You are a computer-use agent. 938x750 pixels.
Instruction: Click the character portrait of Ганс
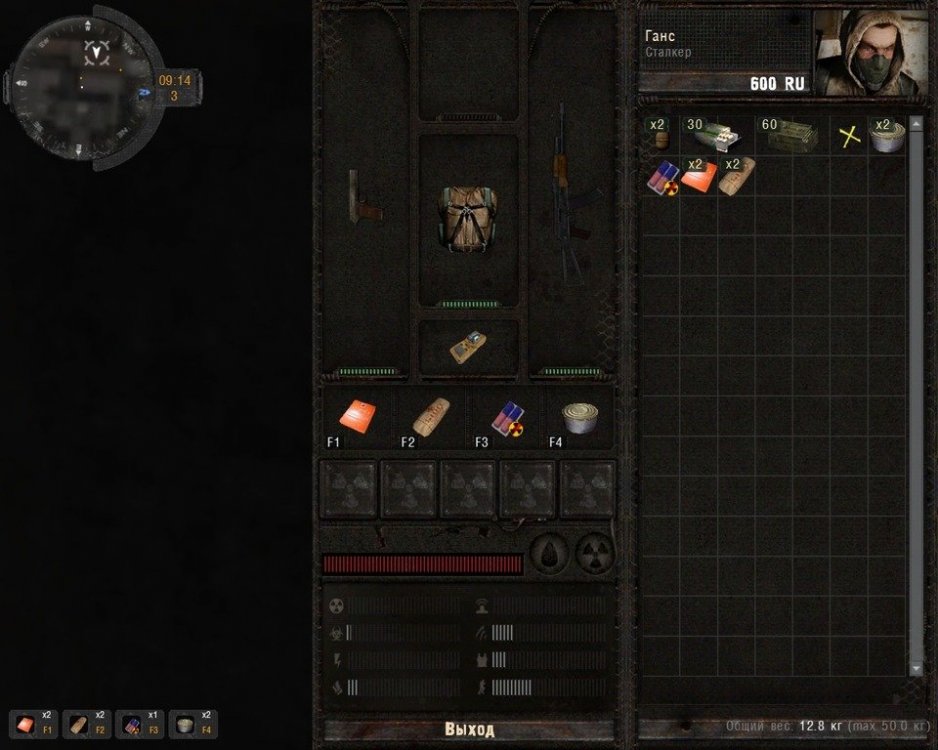pyautogui.click(x=870, y=53)
